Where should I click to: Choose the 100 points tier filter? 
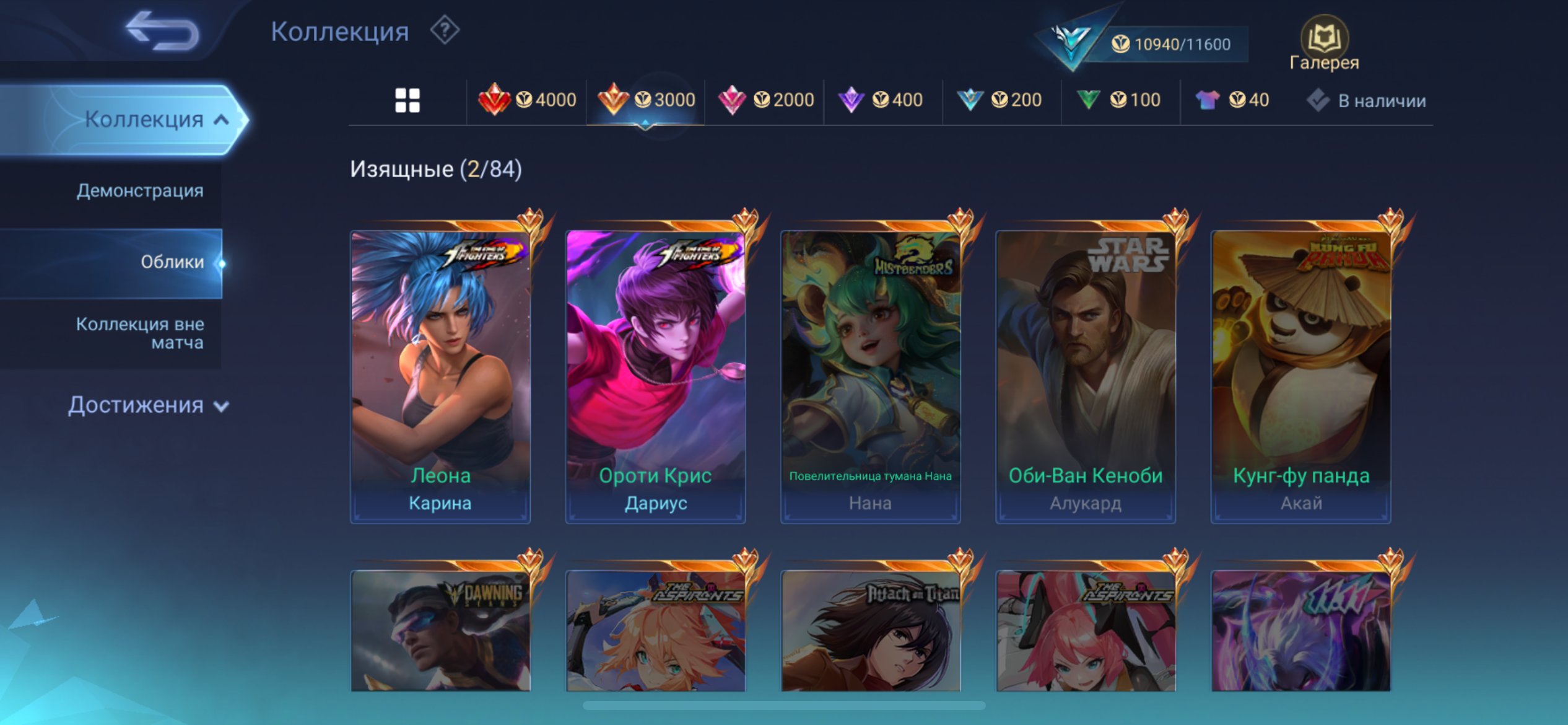tap(1118, 100)
